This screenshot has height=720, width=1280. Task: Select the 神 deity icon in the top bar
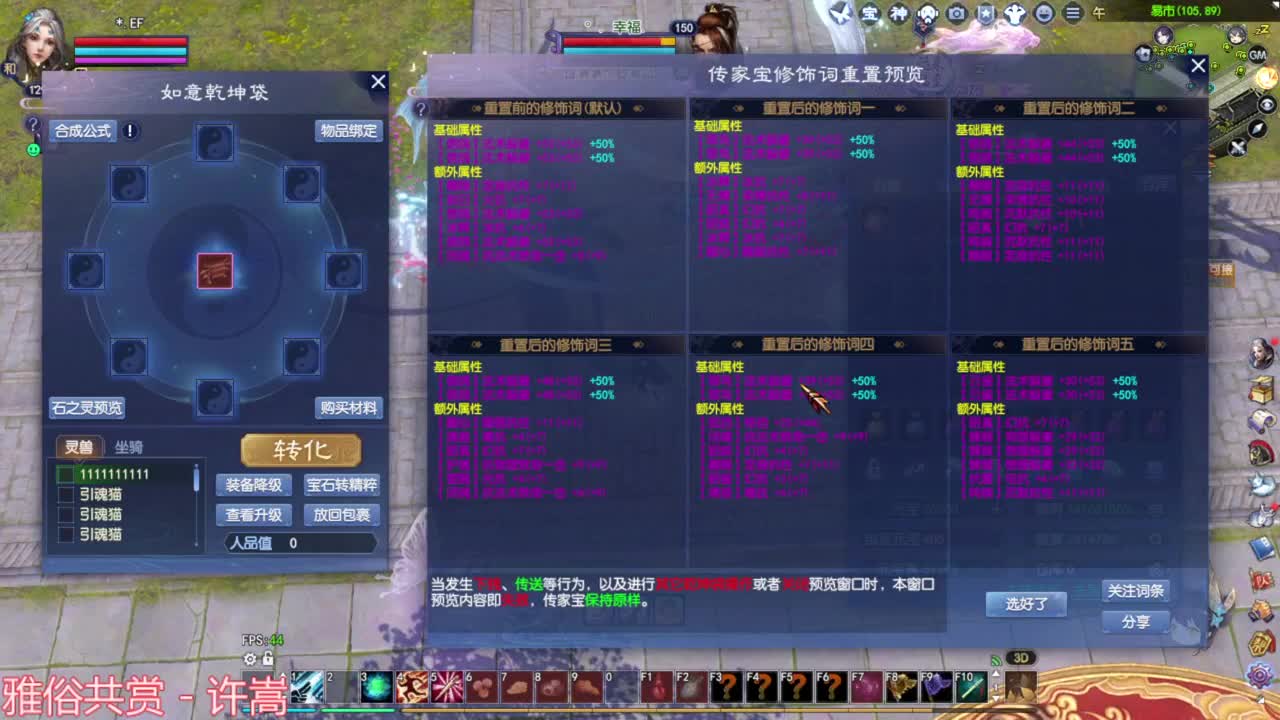pyautogui.click(x=899, y=13)
